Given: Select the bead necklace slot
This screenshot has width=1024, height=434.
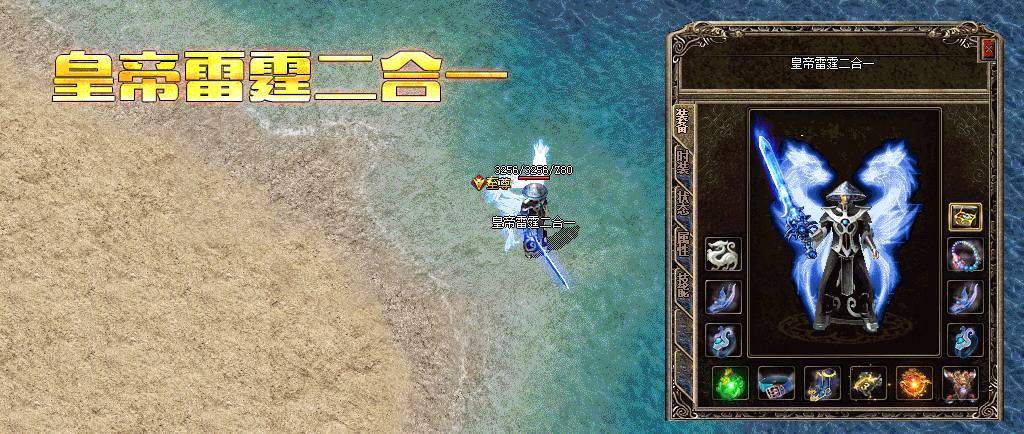Looking at the screenshot, I should [965, 255].
